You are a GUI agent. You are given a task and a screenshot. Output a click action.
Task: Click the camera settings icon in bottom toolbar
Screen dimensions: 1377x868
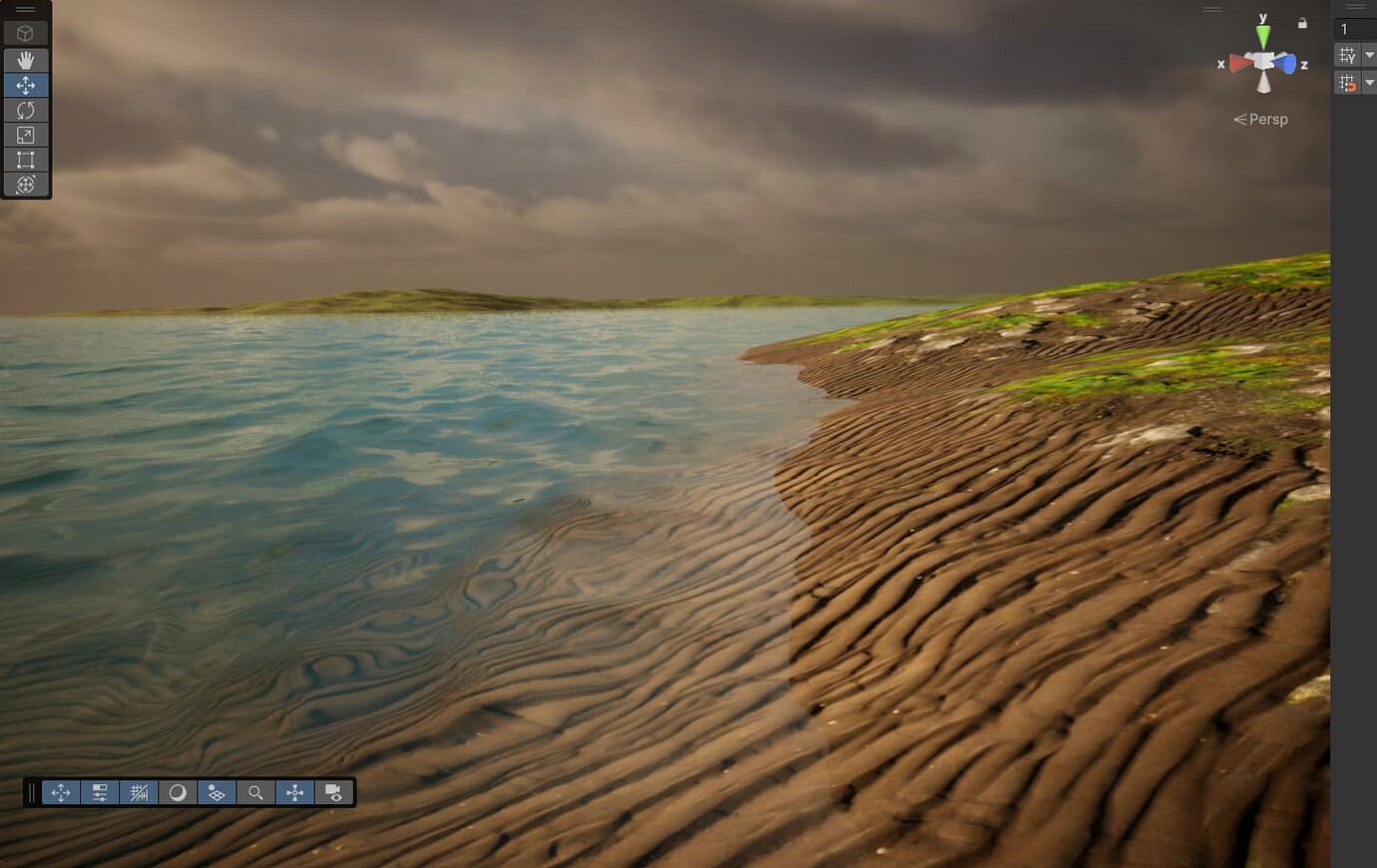point(333,792)
